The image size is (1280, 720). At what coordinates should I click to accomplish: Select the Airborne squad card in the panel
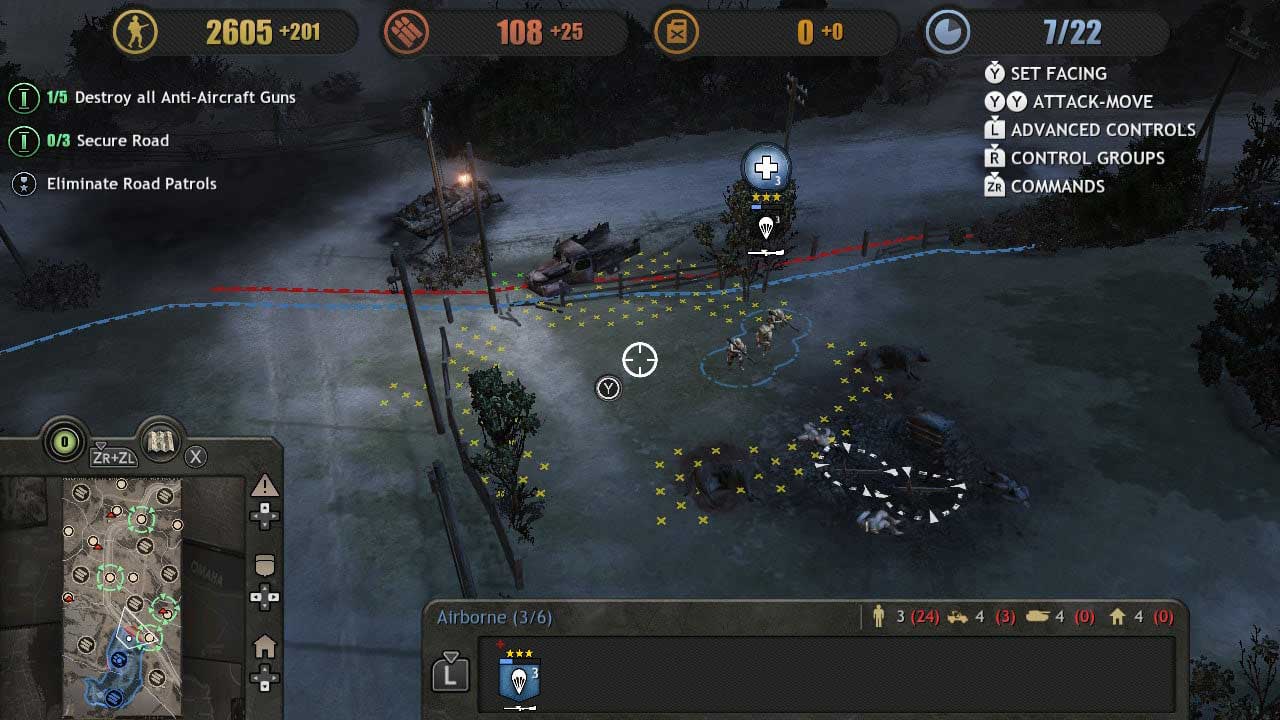pos(519,679)
